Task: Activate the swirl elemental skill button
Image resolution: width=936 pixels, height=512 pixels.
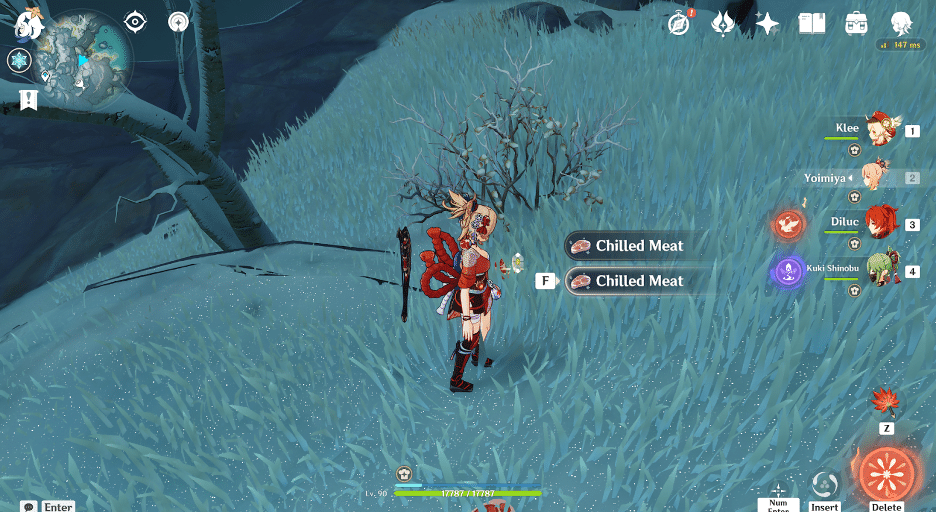Action: coord(825,485)
